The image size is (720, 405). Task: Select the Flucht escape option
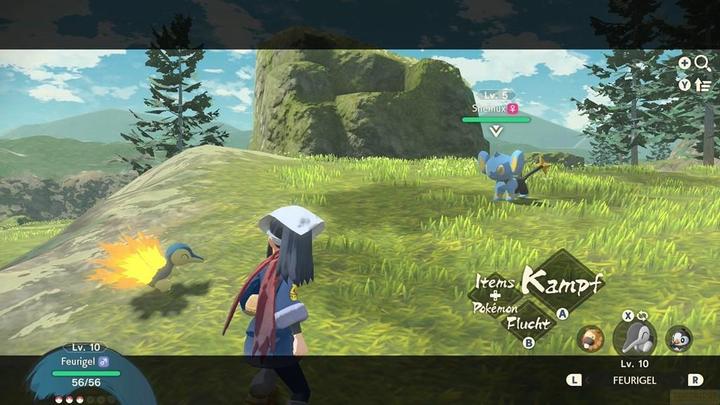pyautogui.click(x=526, y=324)
